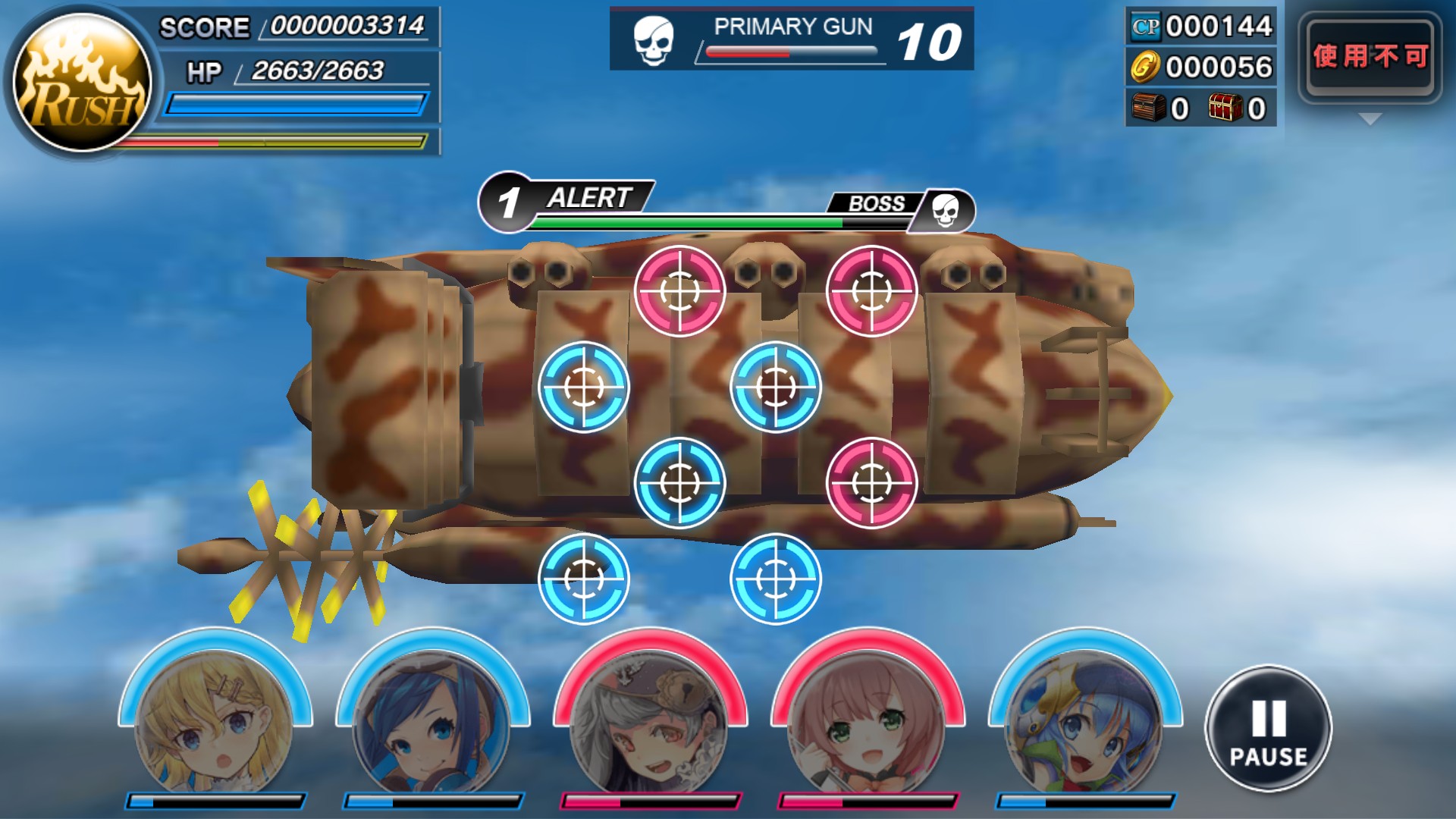Choose the silver-haired captain hat portrait
The height and width of the screenshot is (819, 1456).
pos(650,720)
